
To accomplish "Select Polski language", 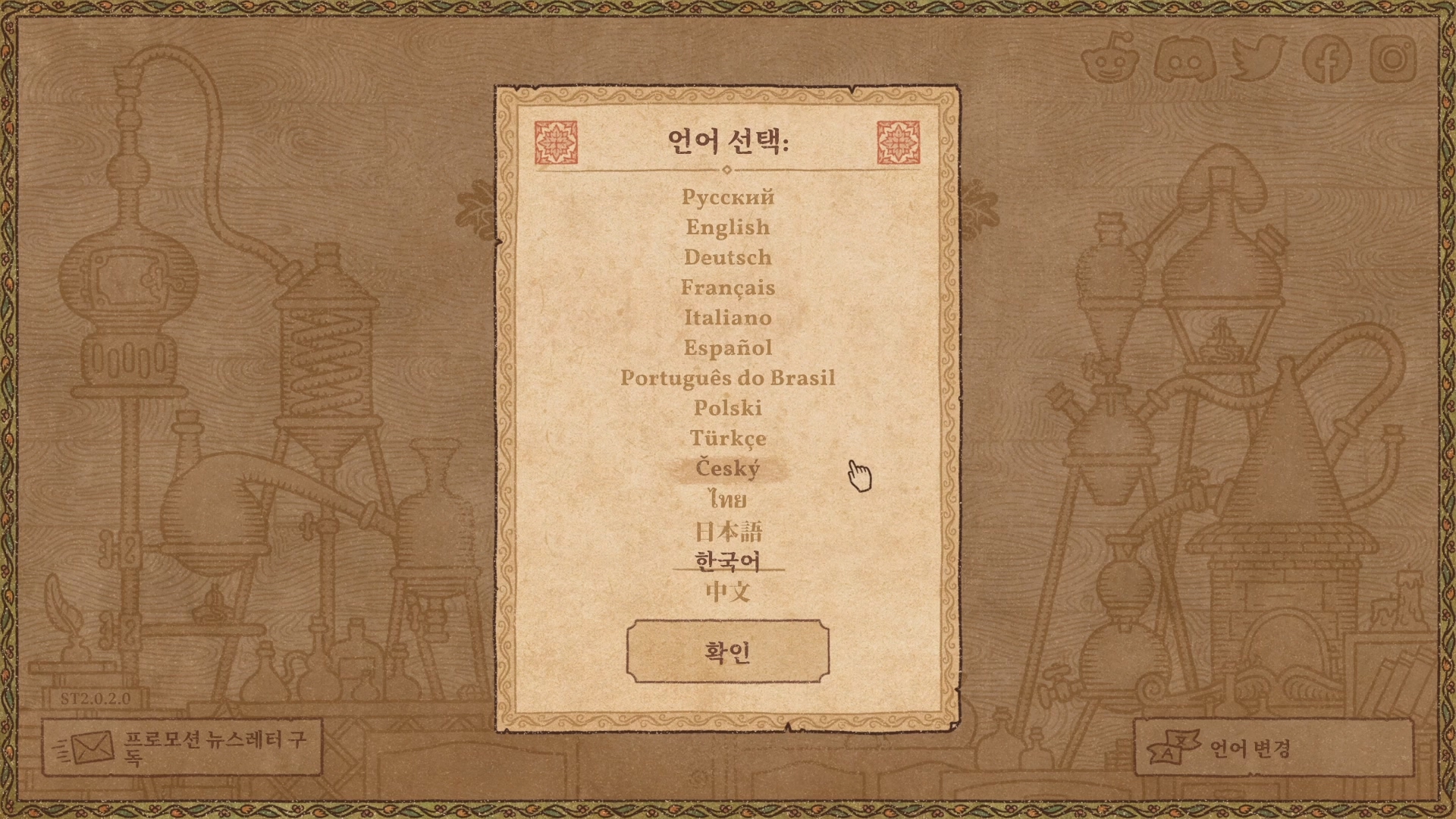I will point(727,409).
